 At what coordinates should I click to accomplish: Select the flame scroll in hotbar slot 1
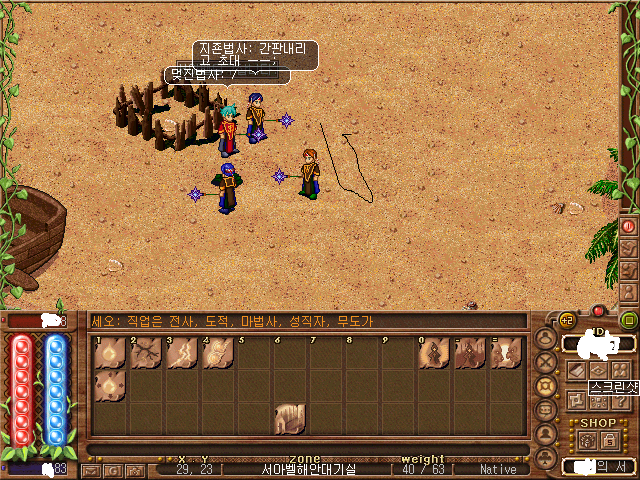pyautogui.click(x=109, y=353)
